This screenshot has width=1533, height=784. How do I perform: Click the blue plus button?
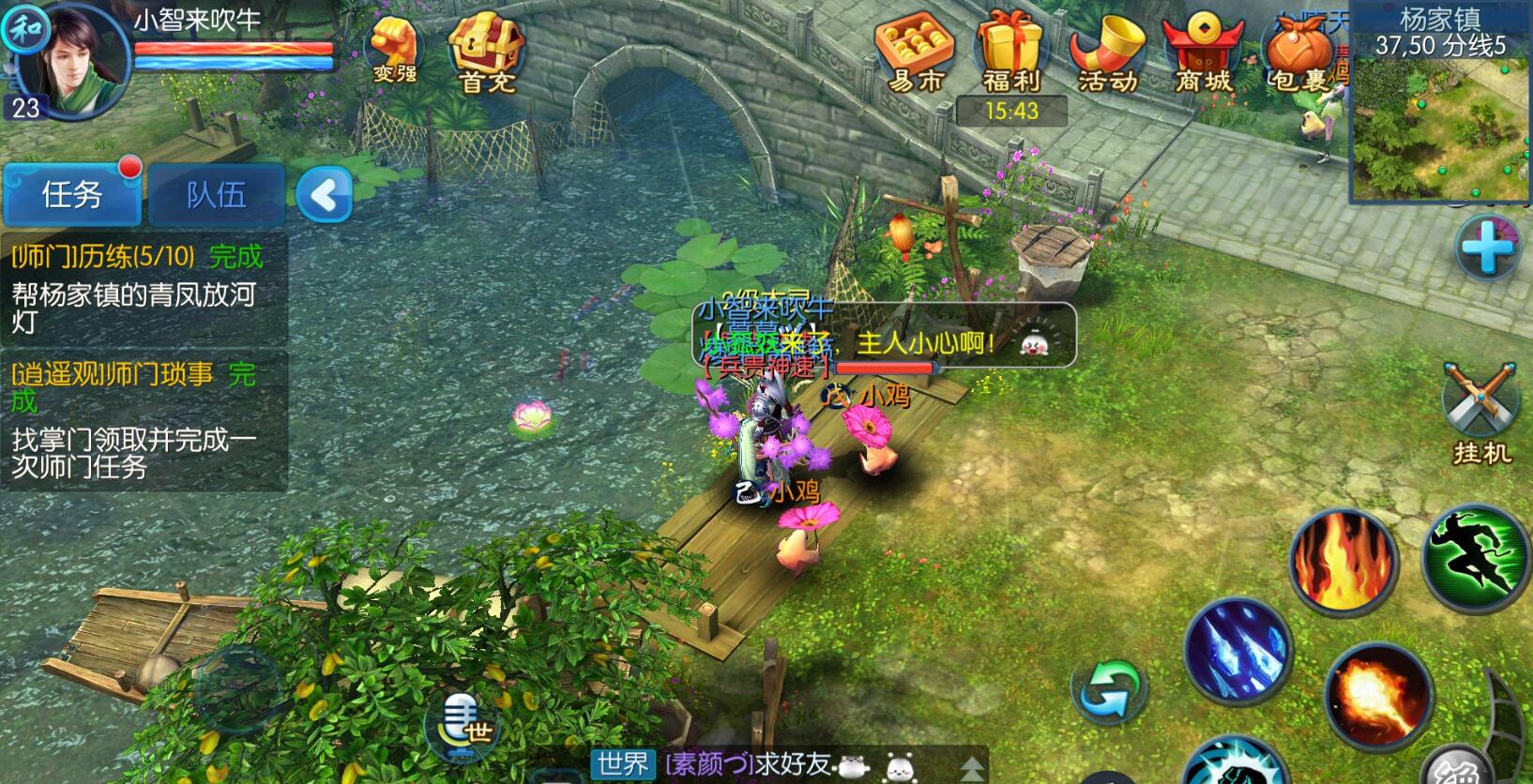[1487, 248]
